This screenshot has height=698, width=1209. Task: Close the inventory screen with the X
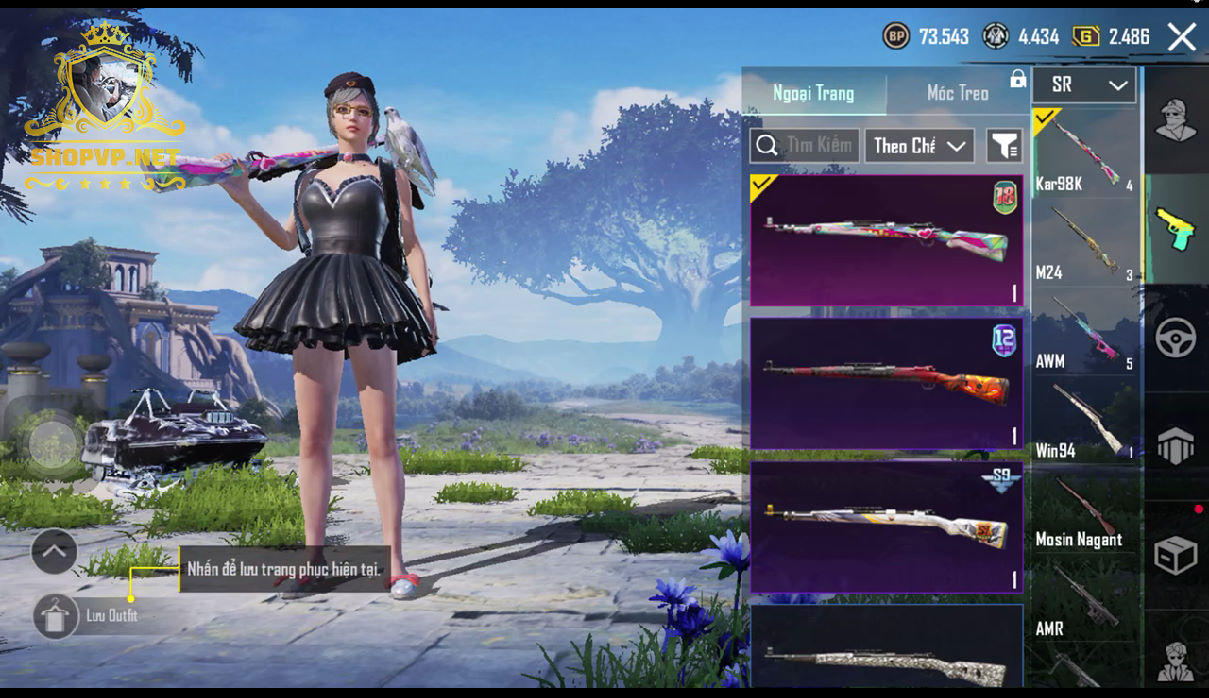pyautogui.click(x=1181, y=38)
